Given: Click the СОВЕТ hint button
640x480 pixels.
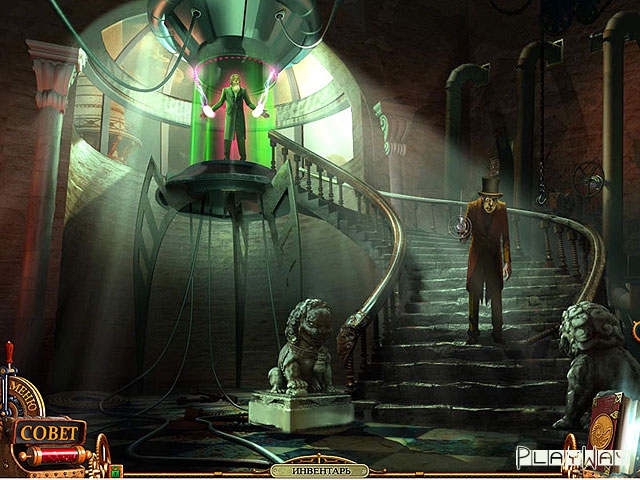Looking at the screenshot, I should pyautogui.click(x=47, y=433).
